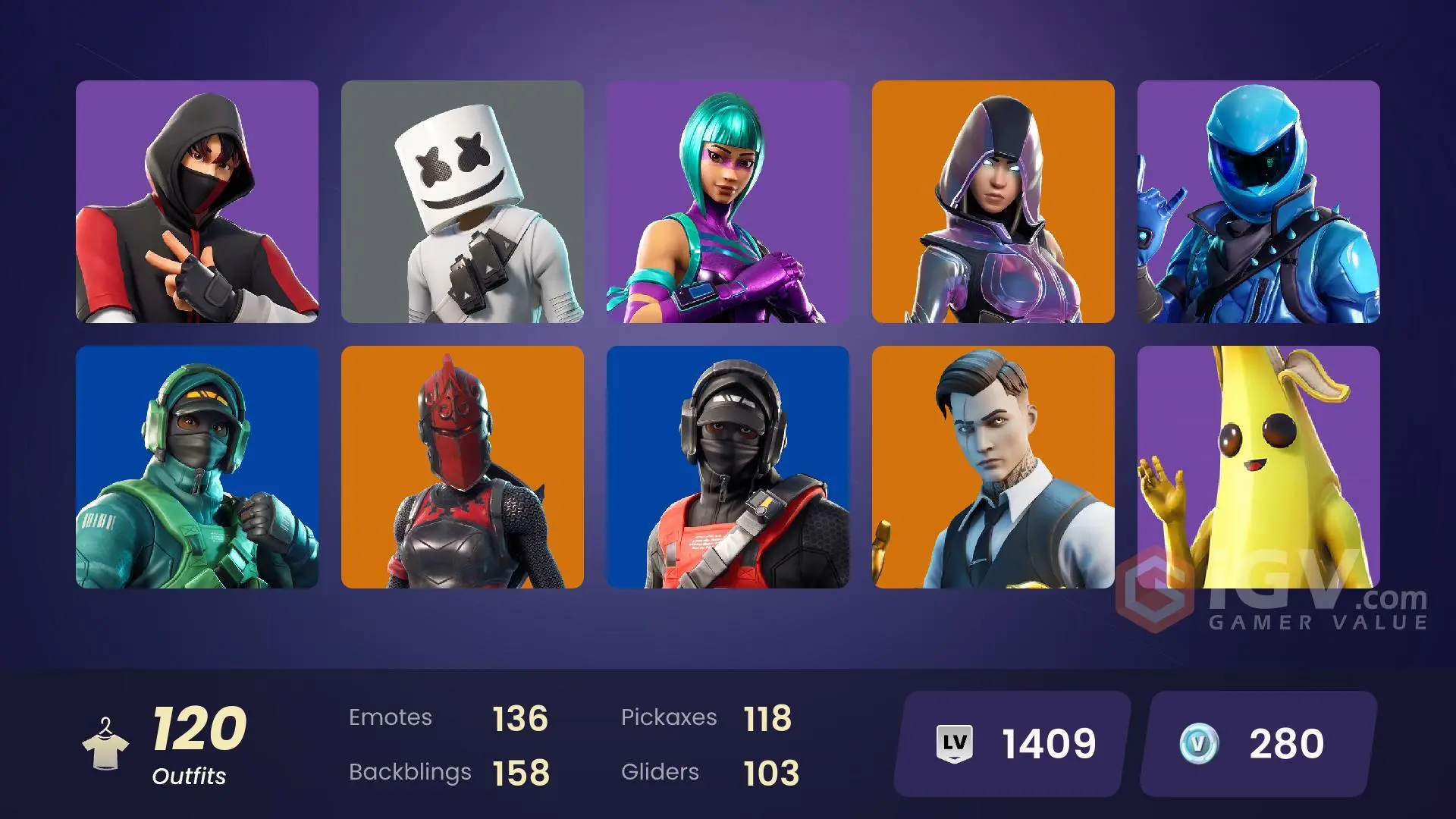Viewport: 1456px width, 819px height.
Task: Click the LV level badge icon
Action: tap(954, 743)
